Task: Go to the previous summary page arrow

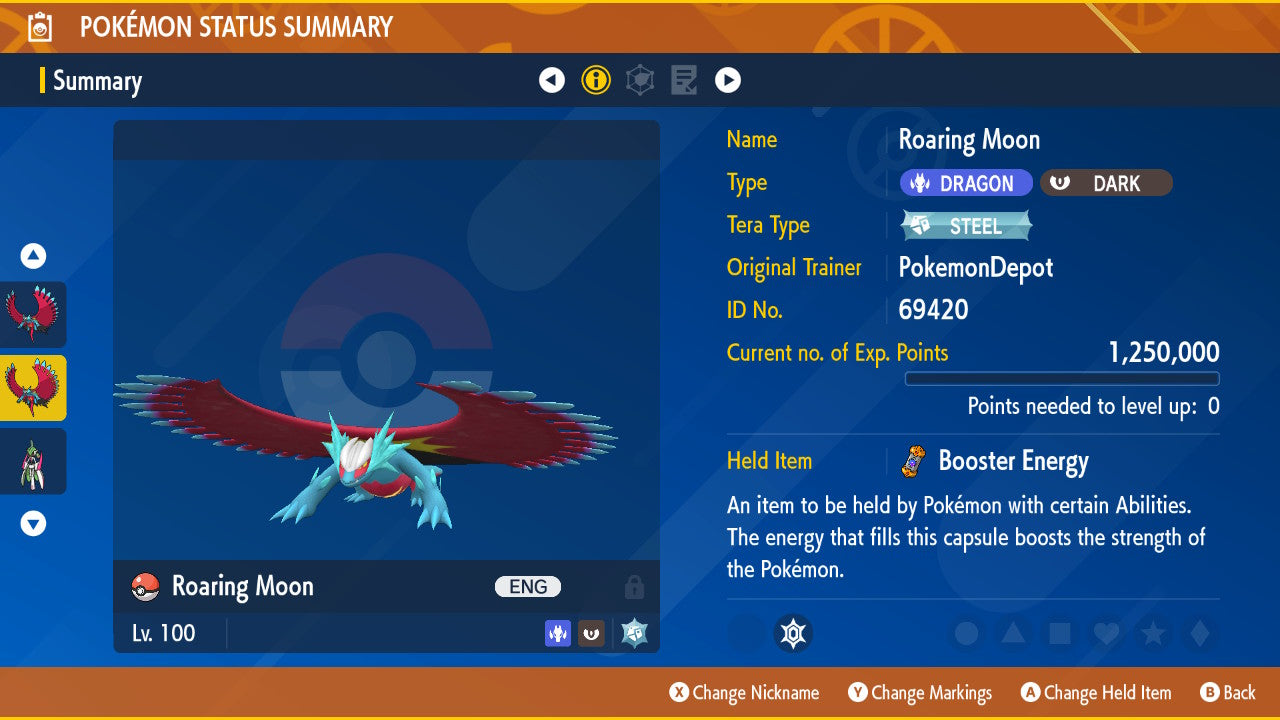Action: point(552,80)
